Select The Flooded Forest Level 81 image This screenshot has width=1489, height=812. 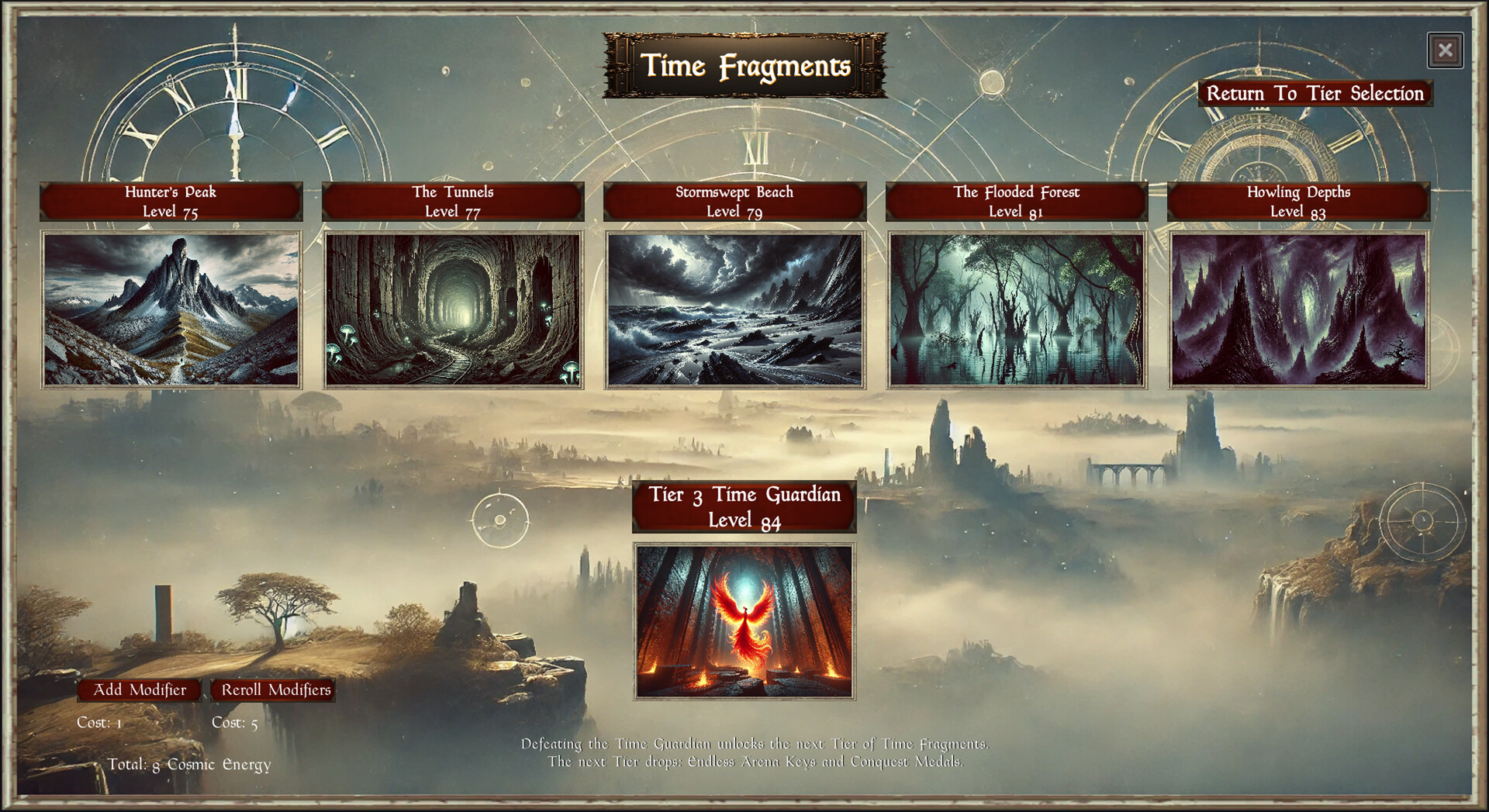click(1017, 307)
